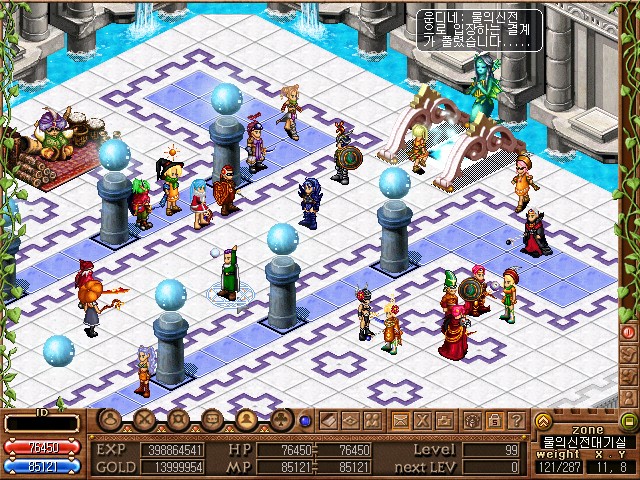Click the highlighted person portrait button

point(246,420)
